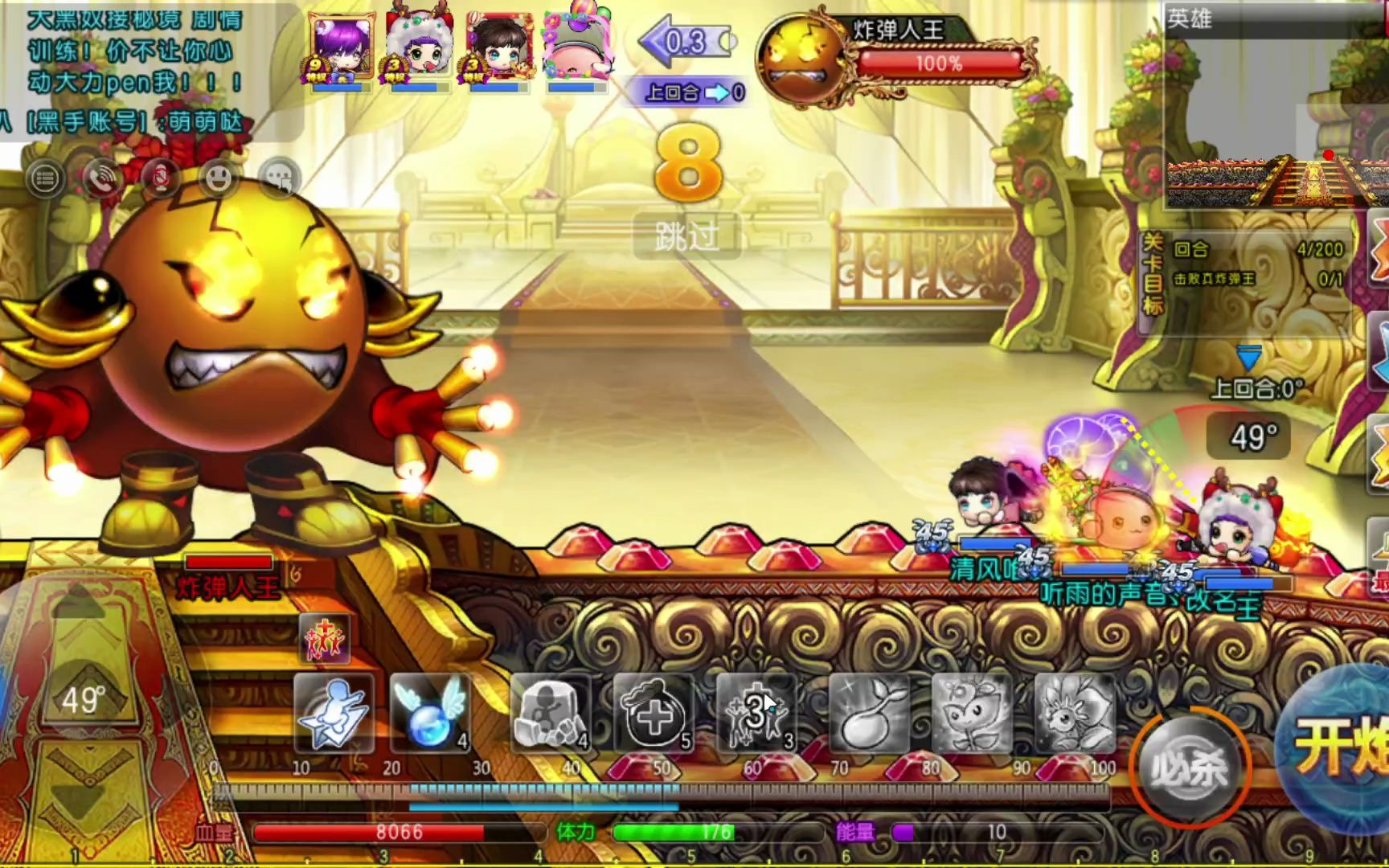Toggle the voice call phone button
Viewport: 1389px width, 868px height.
point(103,178)
